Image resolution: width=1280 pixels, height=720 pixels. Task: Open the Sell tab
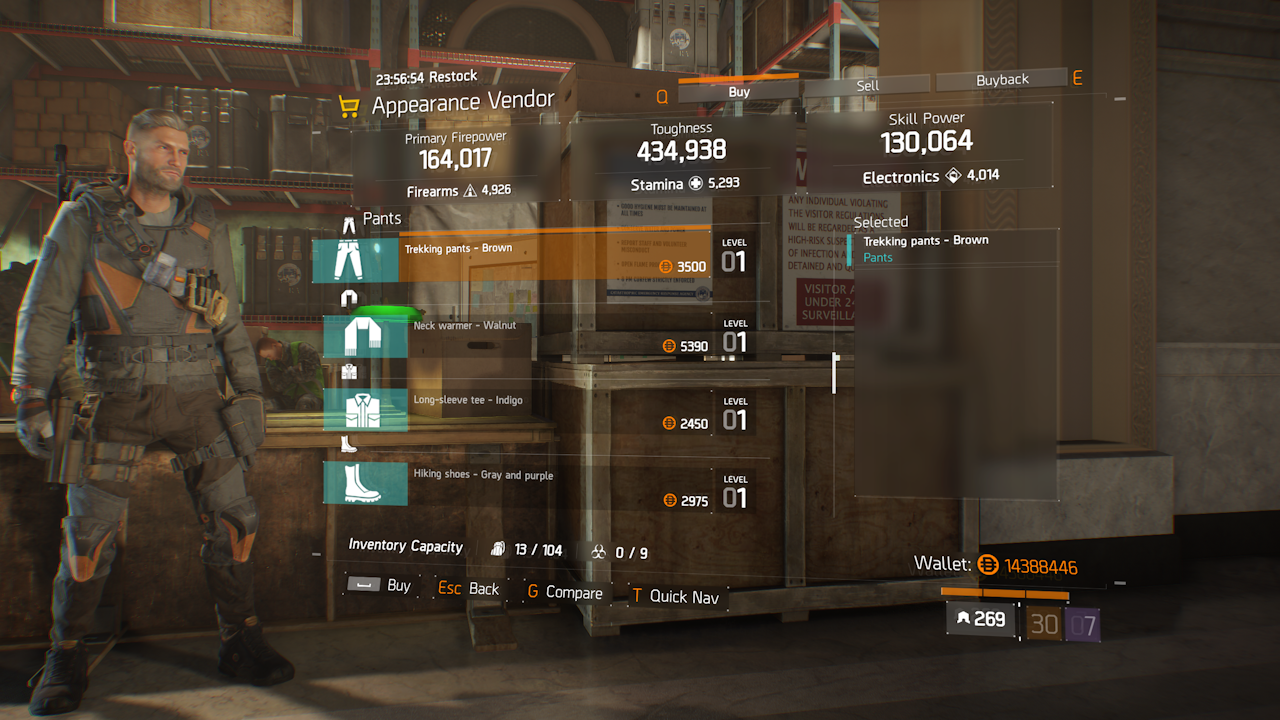point(867,85)
